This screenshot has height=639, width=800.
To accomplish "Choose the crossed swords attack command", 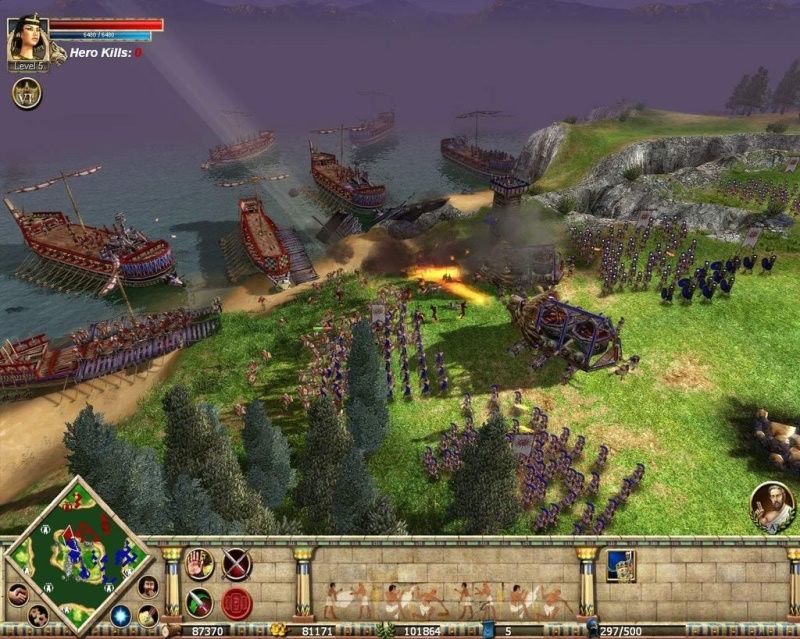I will click(x=237, y=565).
